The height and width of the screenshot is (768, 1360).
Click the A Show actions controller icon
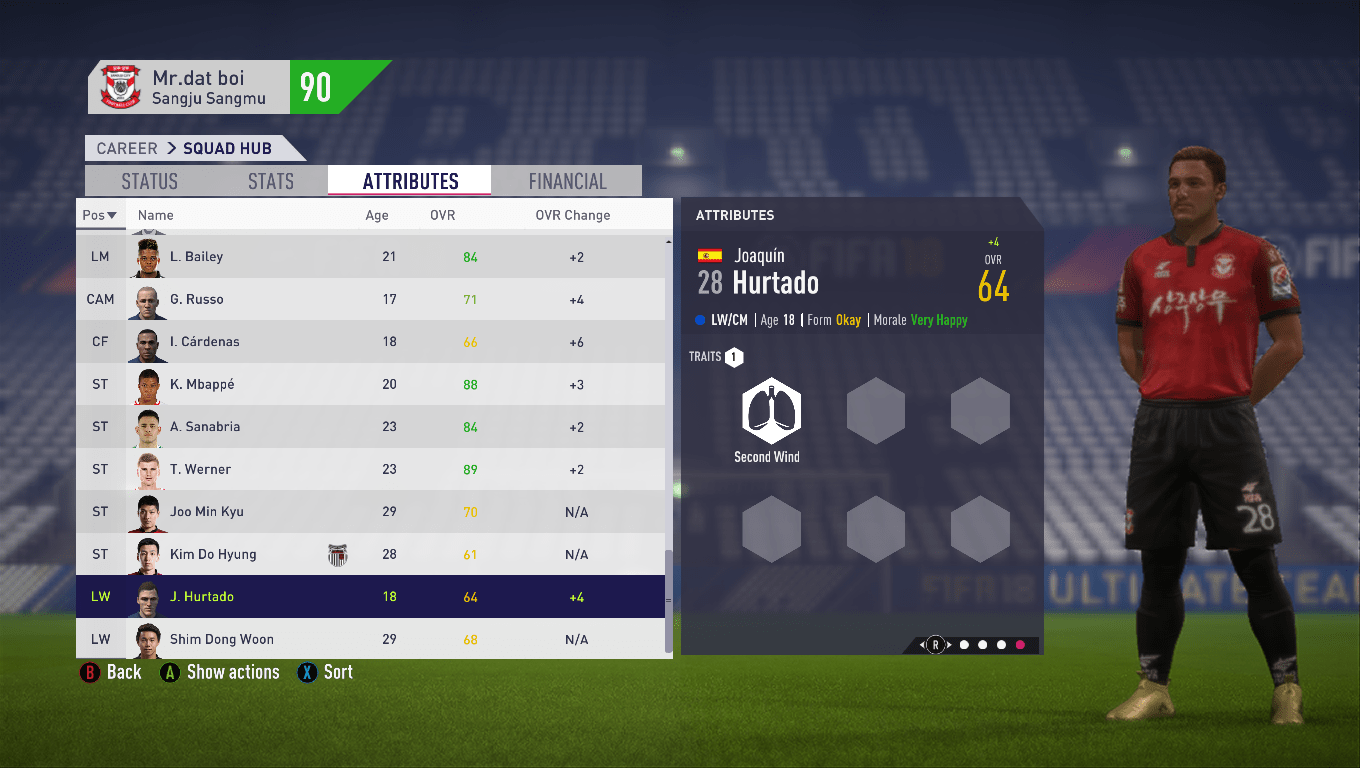coord(168,672)
